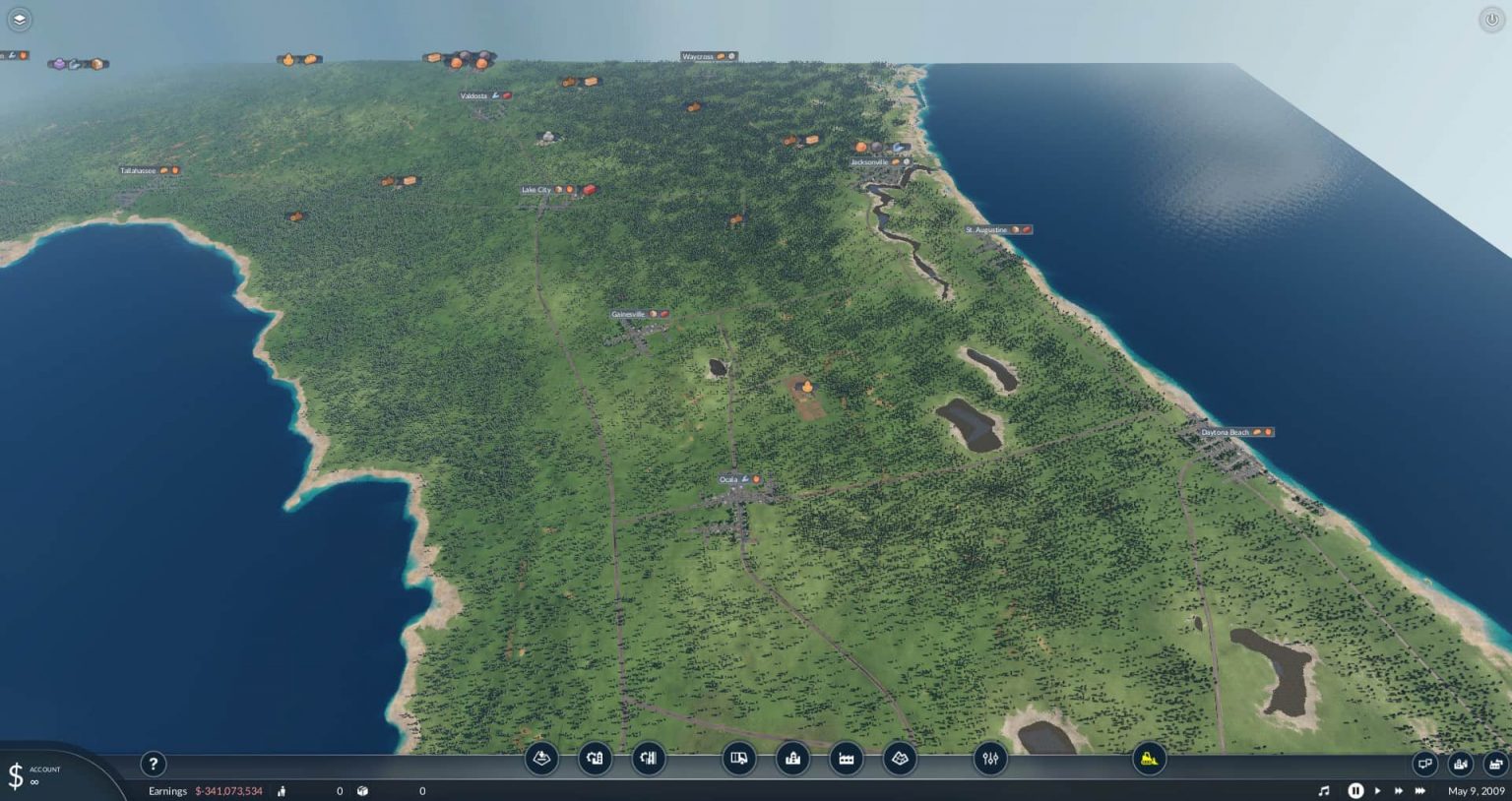The width and height of the screenshot is (1512, 801).
Task: Open the advanced settings panel
Action: (988, 759)
